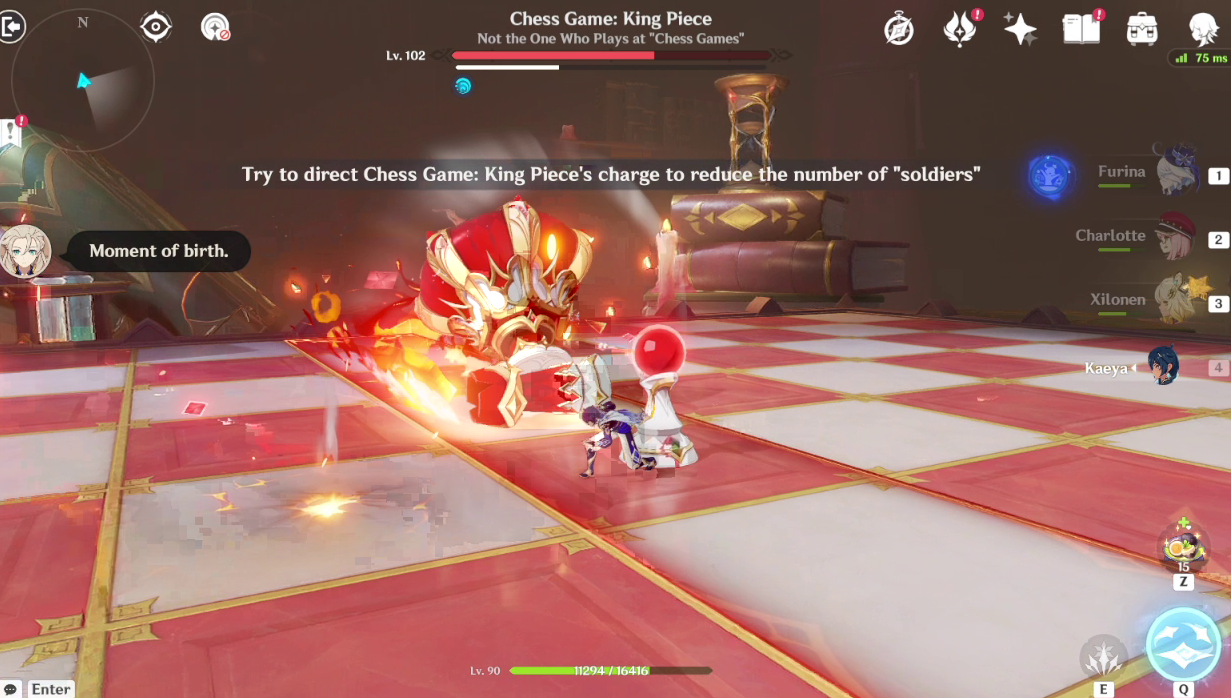1231x698 pixels.
Task: Open the quest log exclamation bookmark
Action: coord(12,133)
